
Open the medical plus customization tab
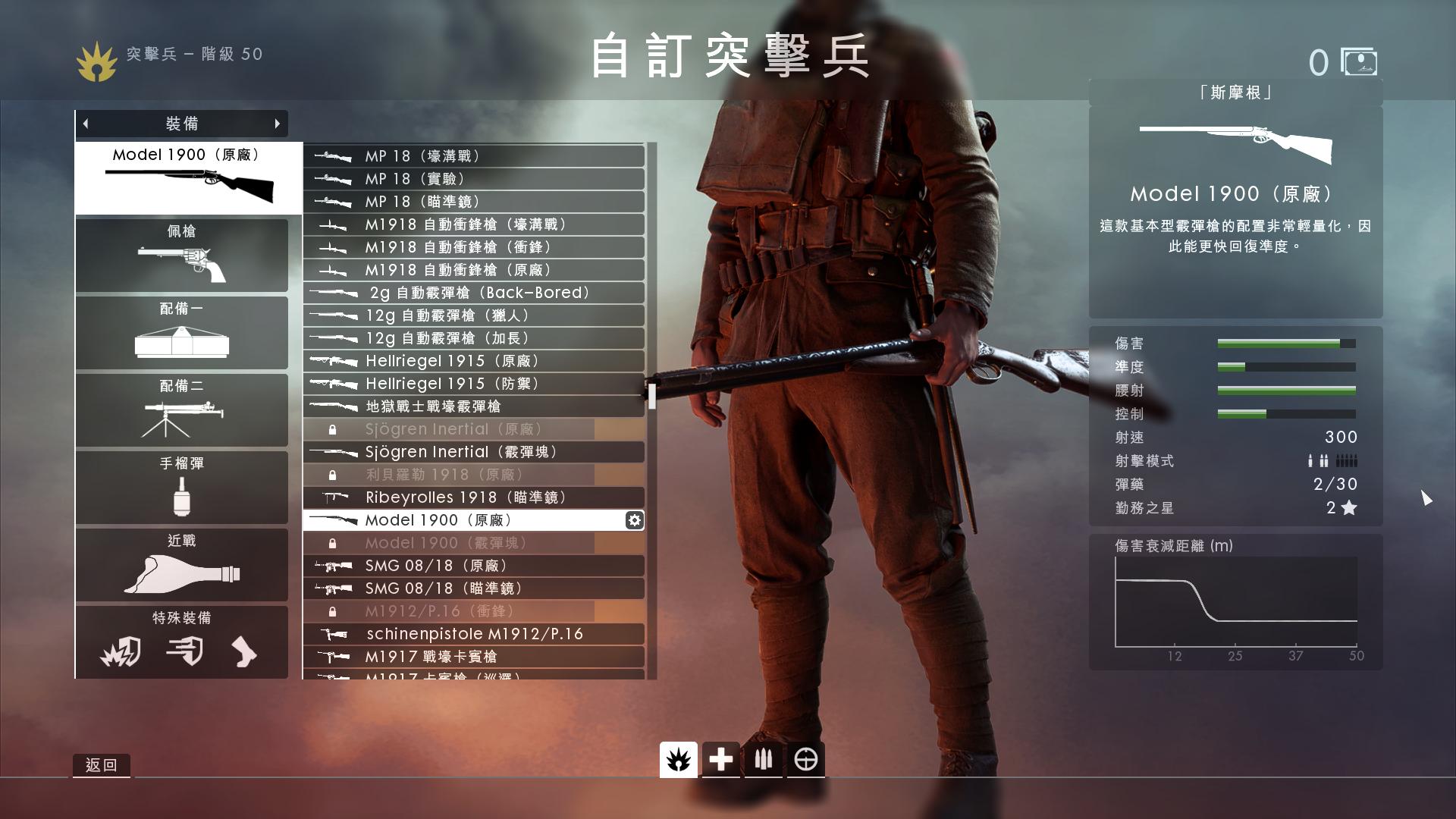click(720, 759)
